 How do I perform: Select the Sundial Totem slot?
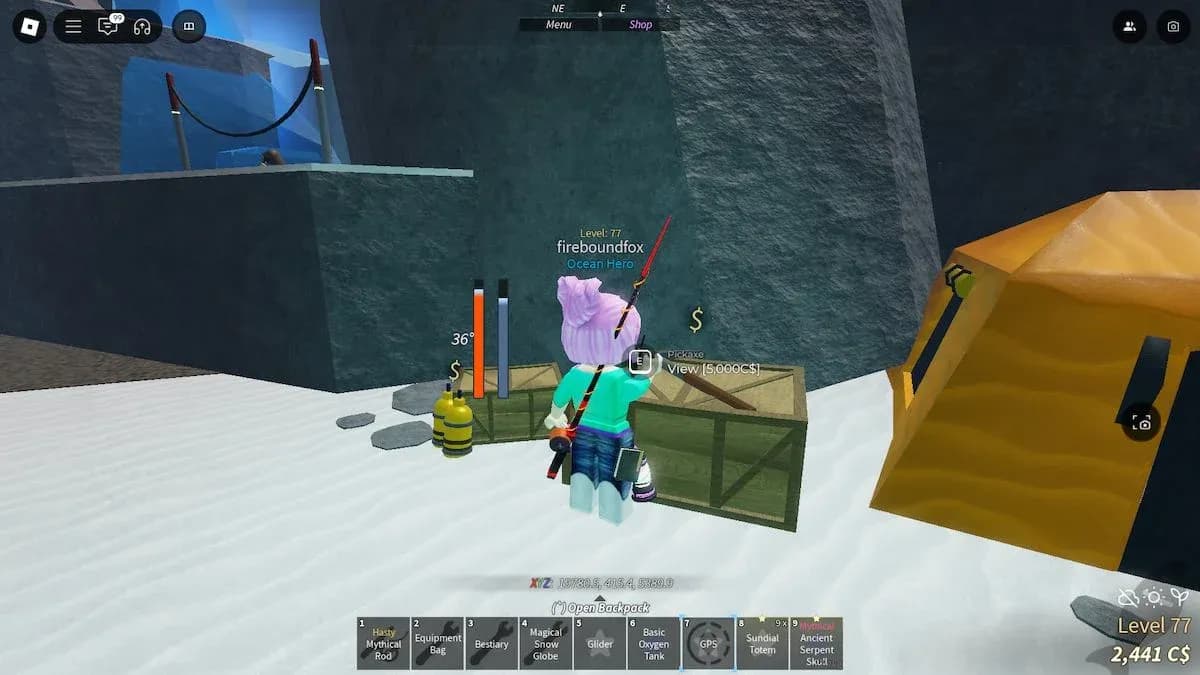point(762,643)
